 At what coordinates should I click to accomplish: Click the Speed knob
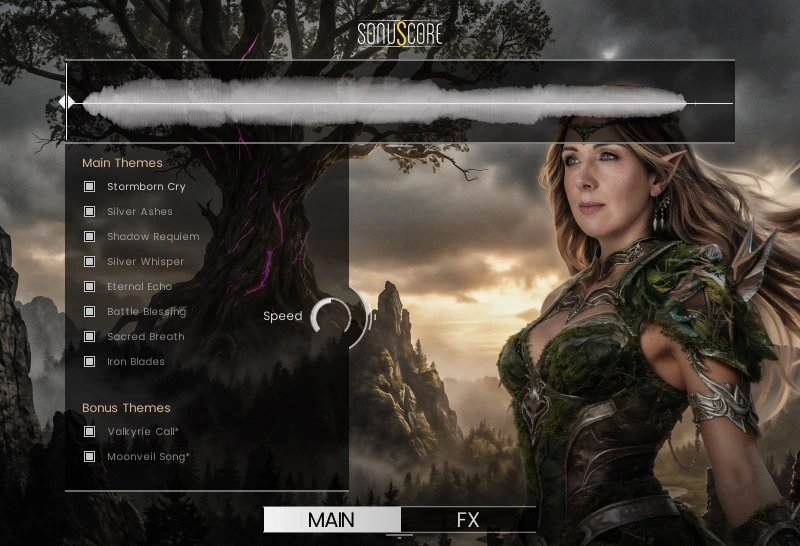pos(332,317)
